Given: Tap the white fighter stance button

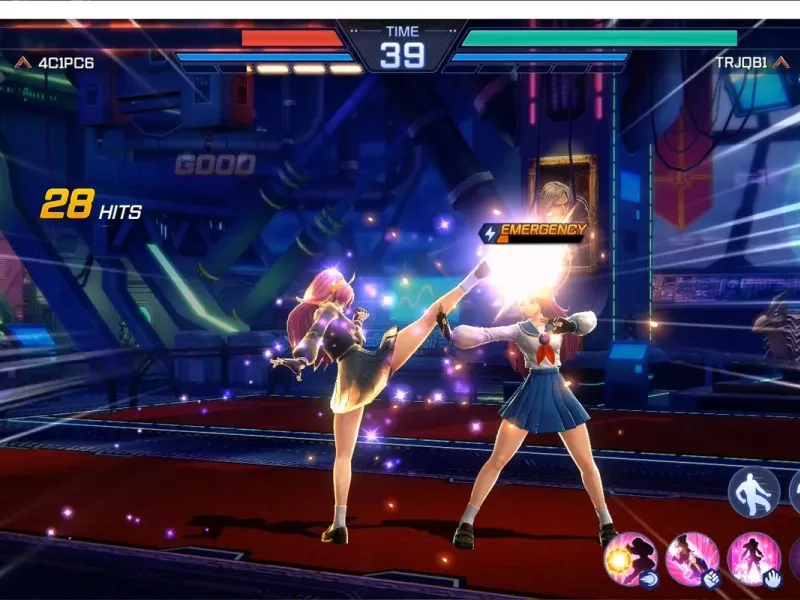Looking at the screenshot, I should tap(753, 492).
